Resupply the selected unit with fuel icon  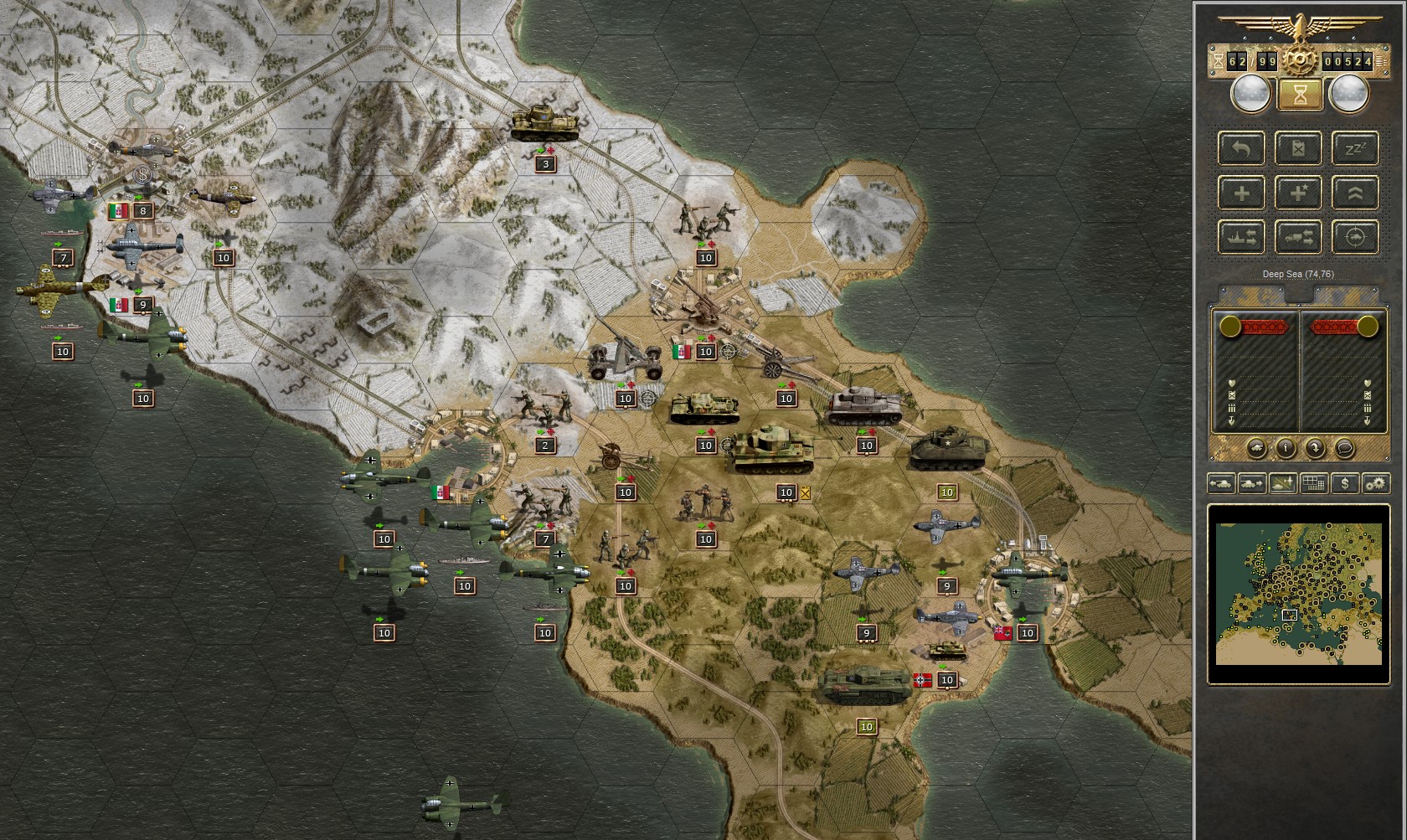click(x=1298, y=149)
